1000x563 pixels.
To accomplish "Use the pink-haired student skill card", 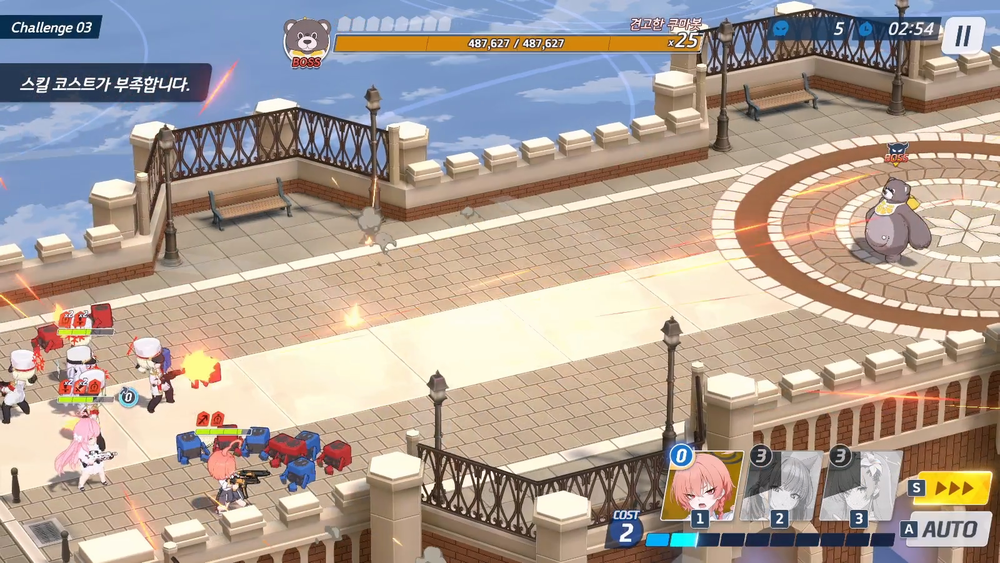I will click(x=699, y=487).
